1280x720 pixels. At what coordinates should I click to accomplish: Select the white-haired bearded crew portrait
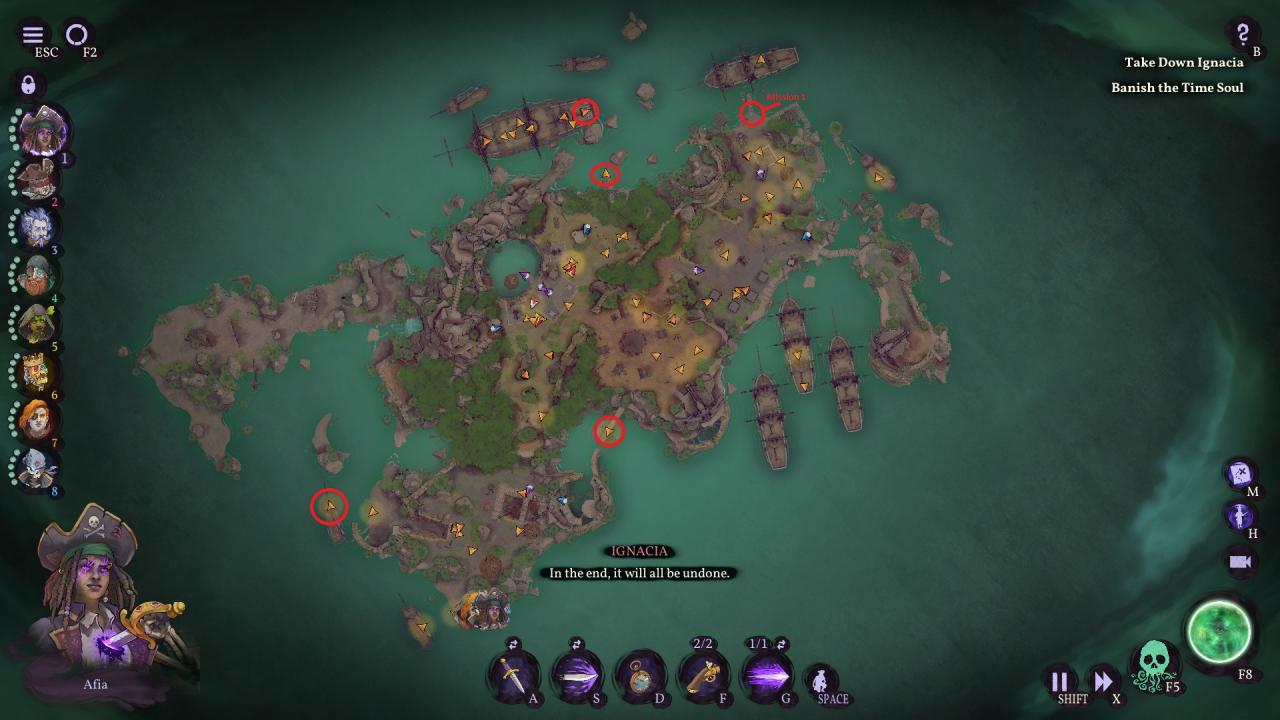coord(37,228)
